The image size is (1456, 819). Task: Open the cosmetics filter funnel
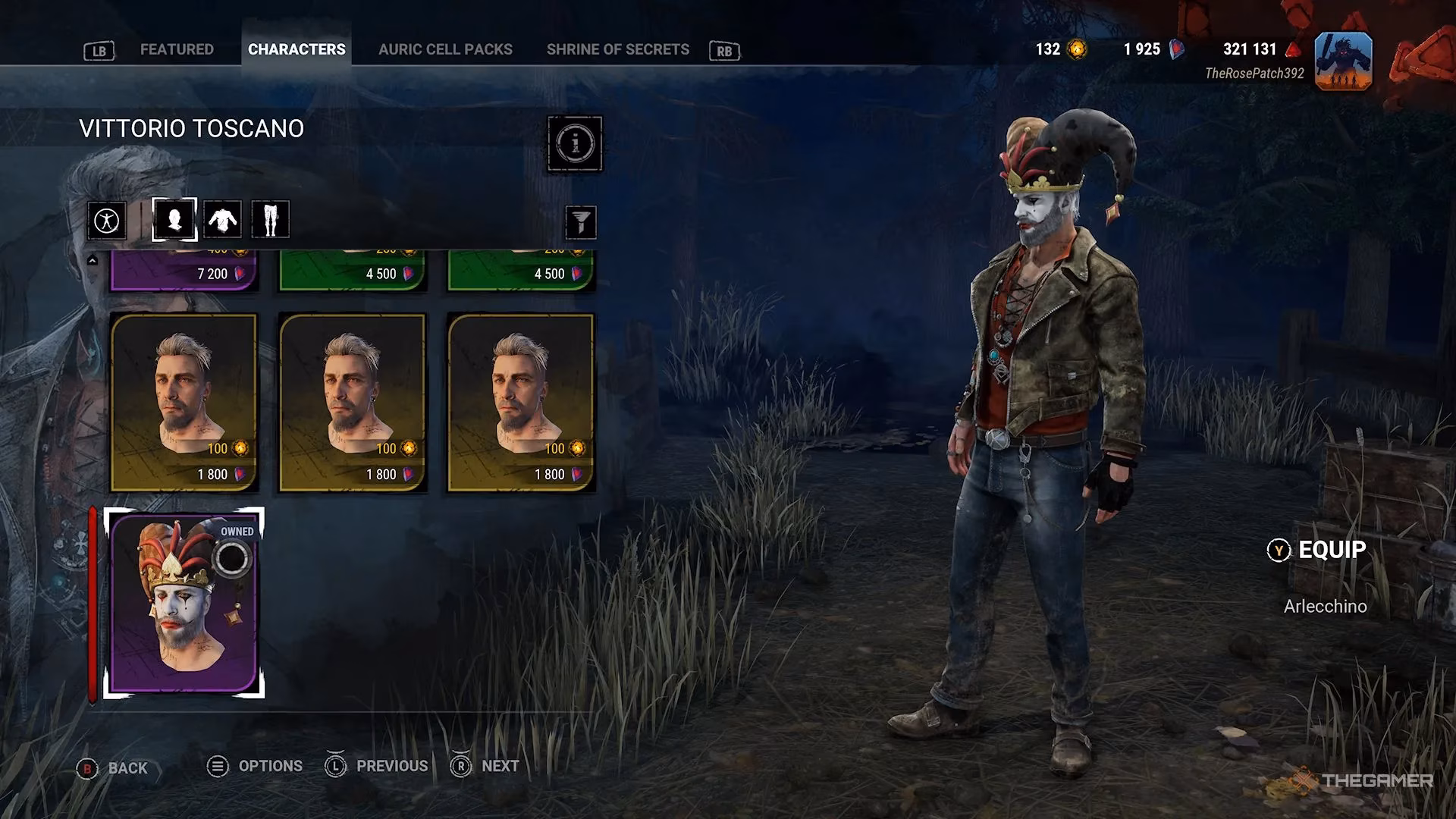581,222
